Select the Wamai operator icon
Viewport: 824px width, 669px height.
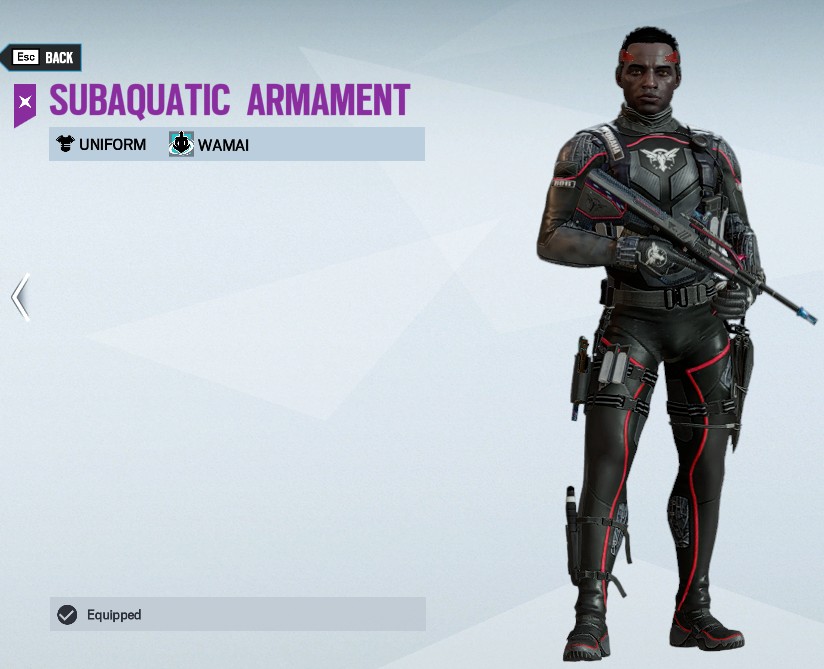point(181,145)
